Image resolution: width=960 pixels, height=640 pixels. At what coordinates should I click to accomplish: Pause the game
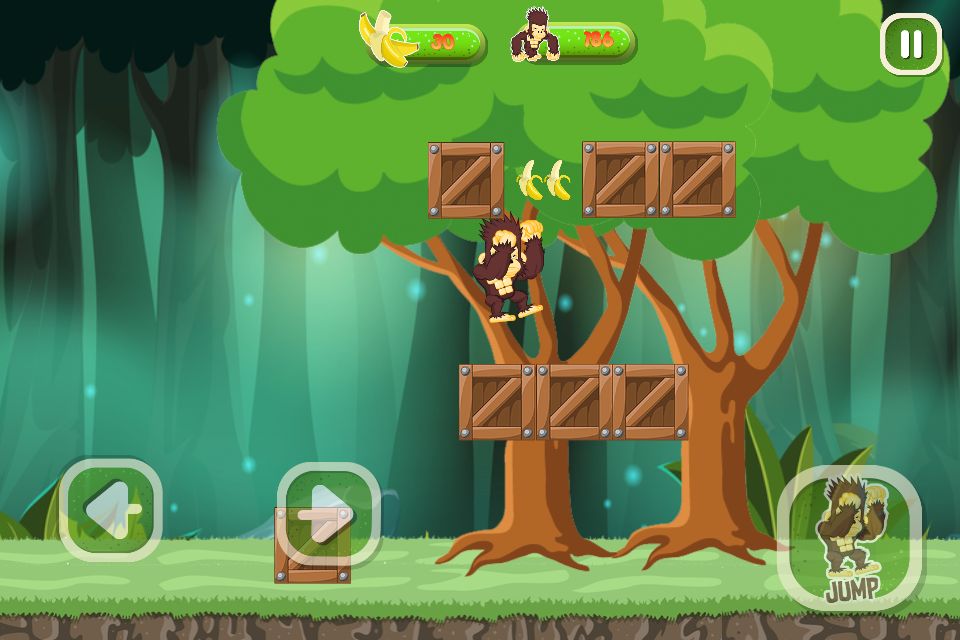[x=910, y=44]
